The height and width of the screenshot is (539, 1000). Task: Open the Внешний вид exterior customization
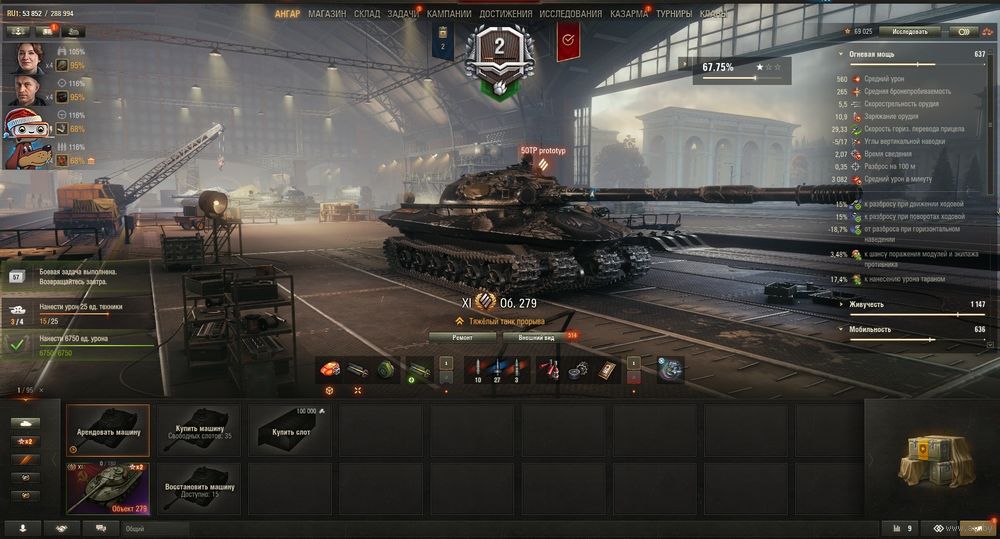pyautogui.click(x=538, y=338)
